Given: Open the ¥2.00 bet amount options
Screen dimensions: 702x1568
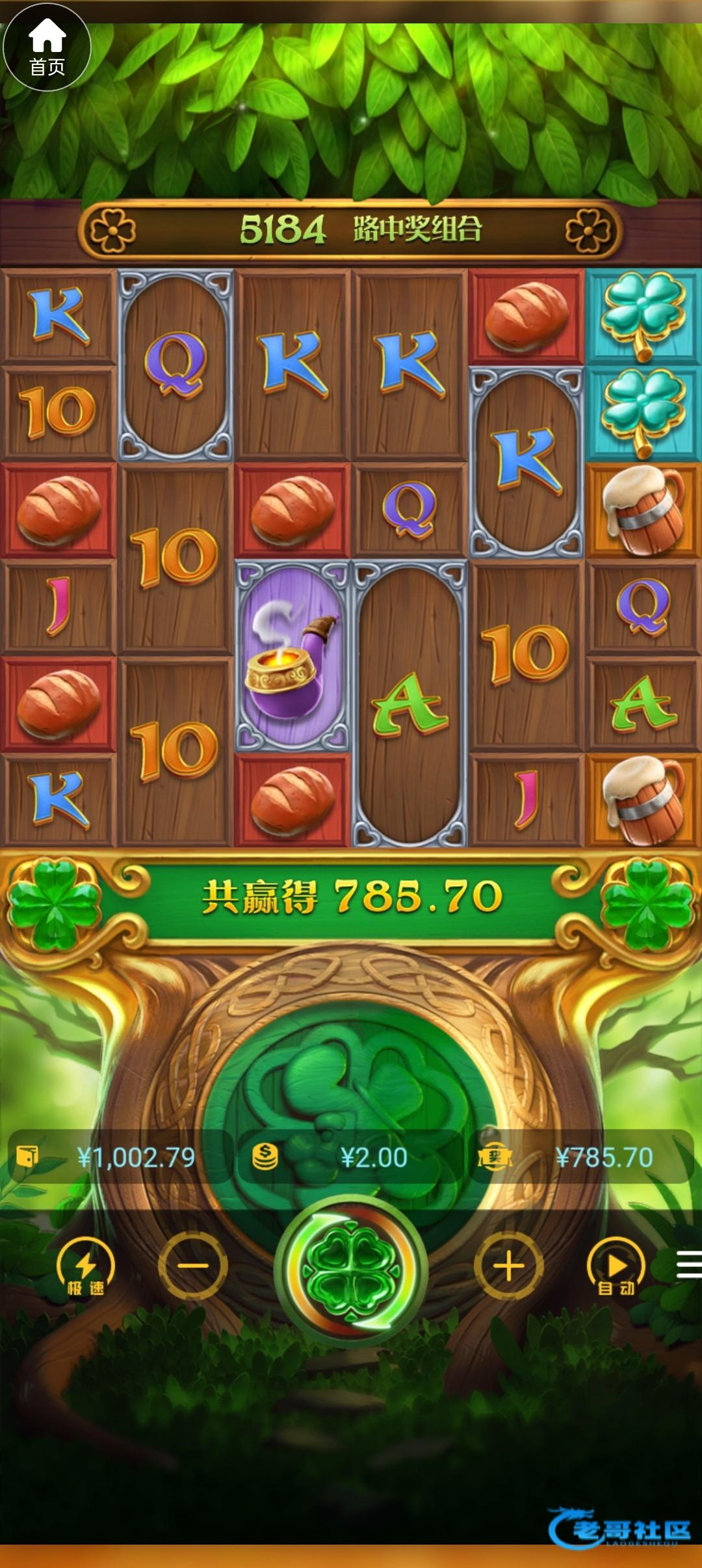Looking at the screenshot, I should click(x=351, y=1158).
